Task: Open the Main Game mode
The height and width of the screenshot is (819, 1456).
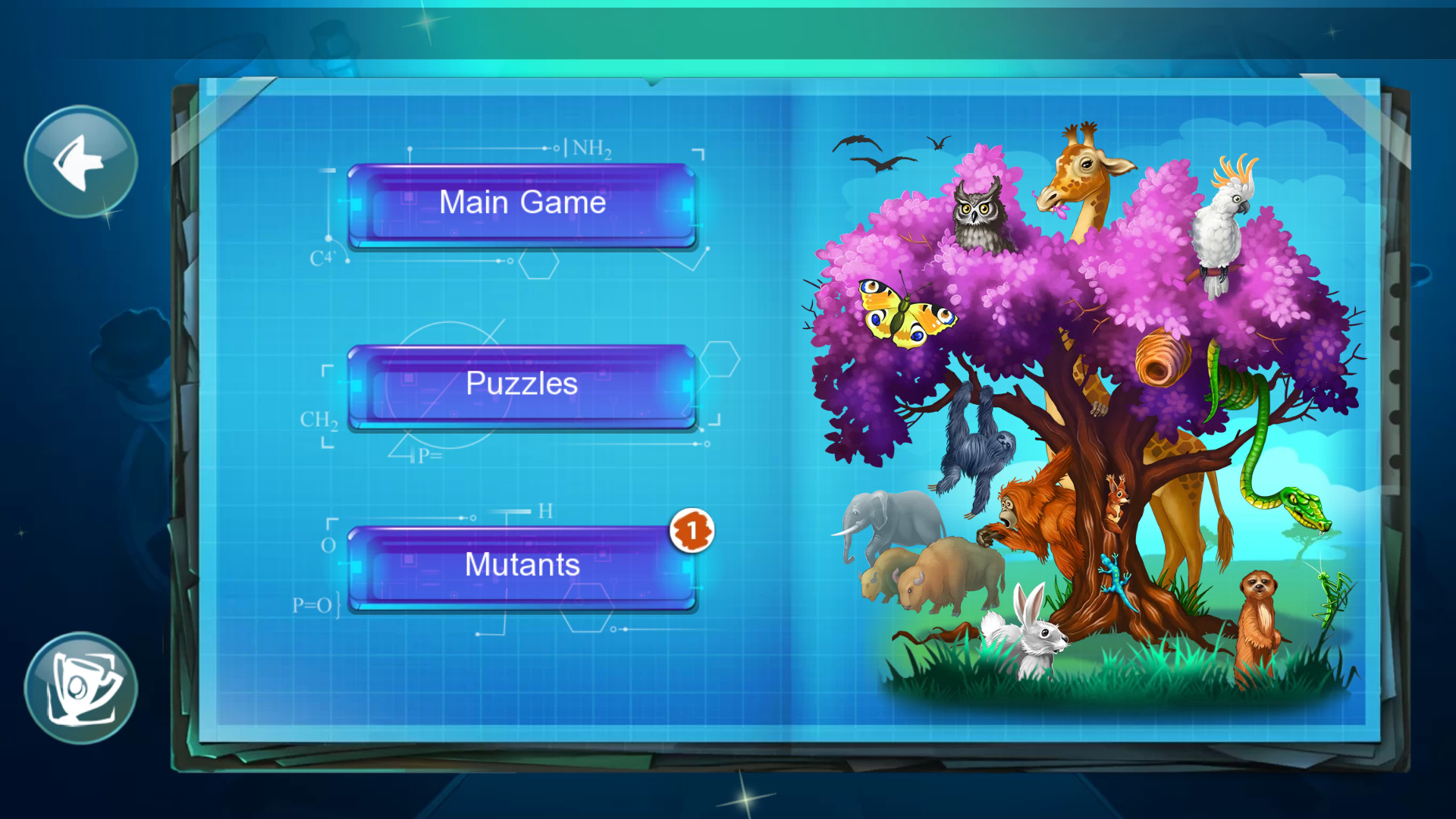Action: [x=521, y=202]
